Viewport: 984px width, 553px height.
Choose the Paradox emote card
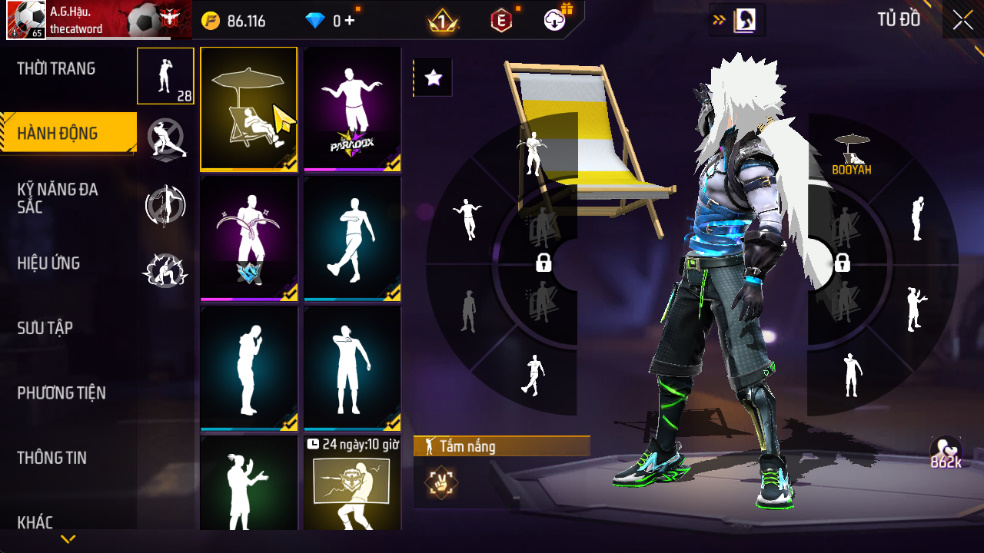352,109
